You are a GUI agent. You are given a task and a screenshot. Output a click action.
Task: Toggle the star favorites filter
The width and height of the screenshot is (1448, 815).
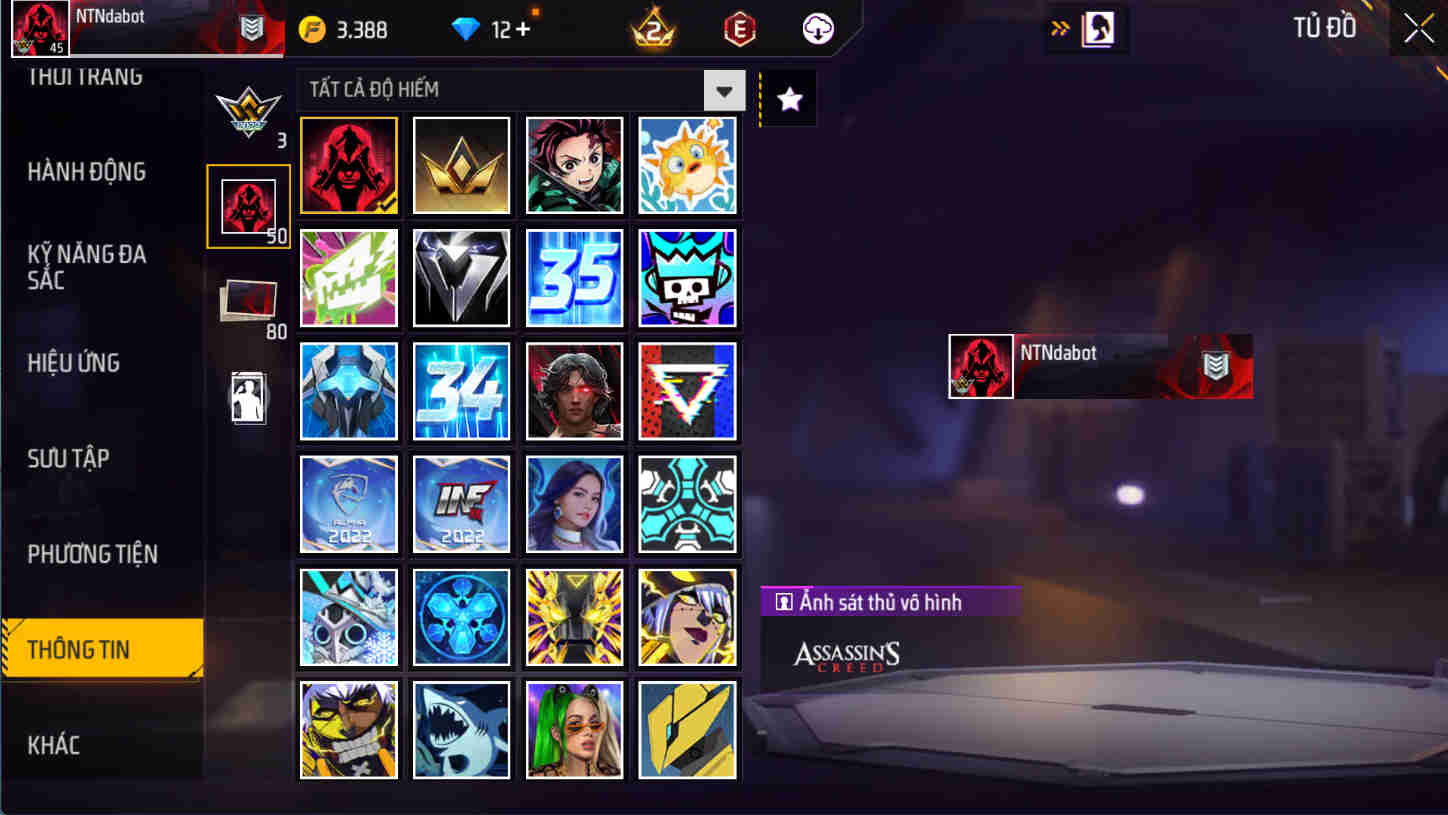(789, 97)
